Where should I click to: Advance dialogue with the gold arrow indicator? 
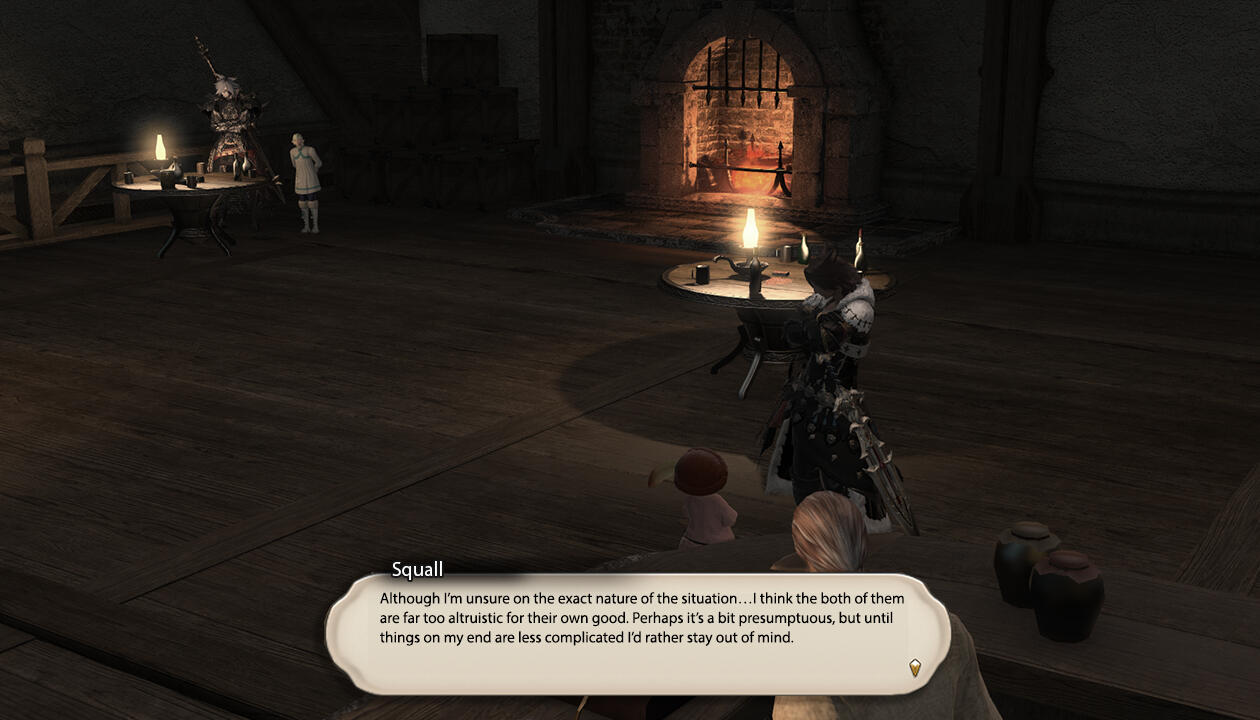914,667
